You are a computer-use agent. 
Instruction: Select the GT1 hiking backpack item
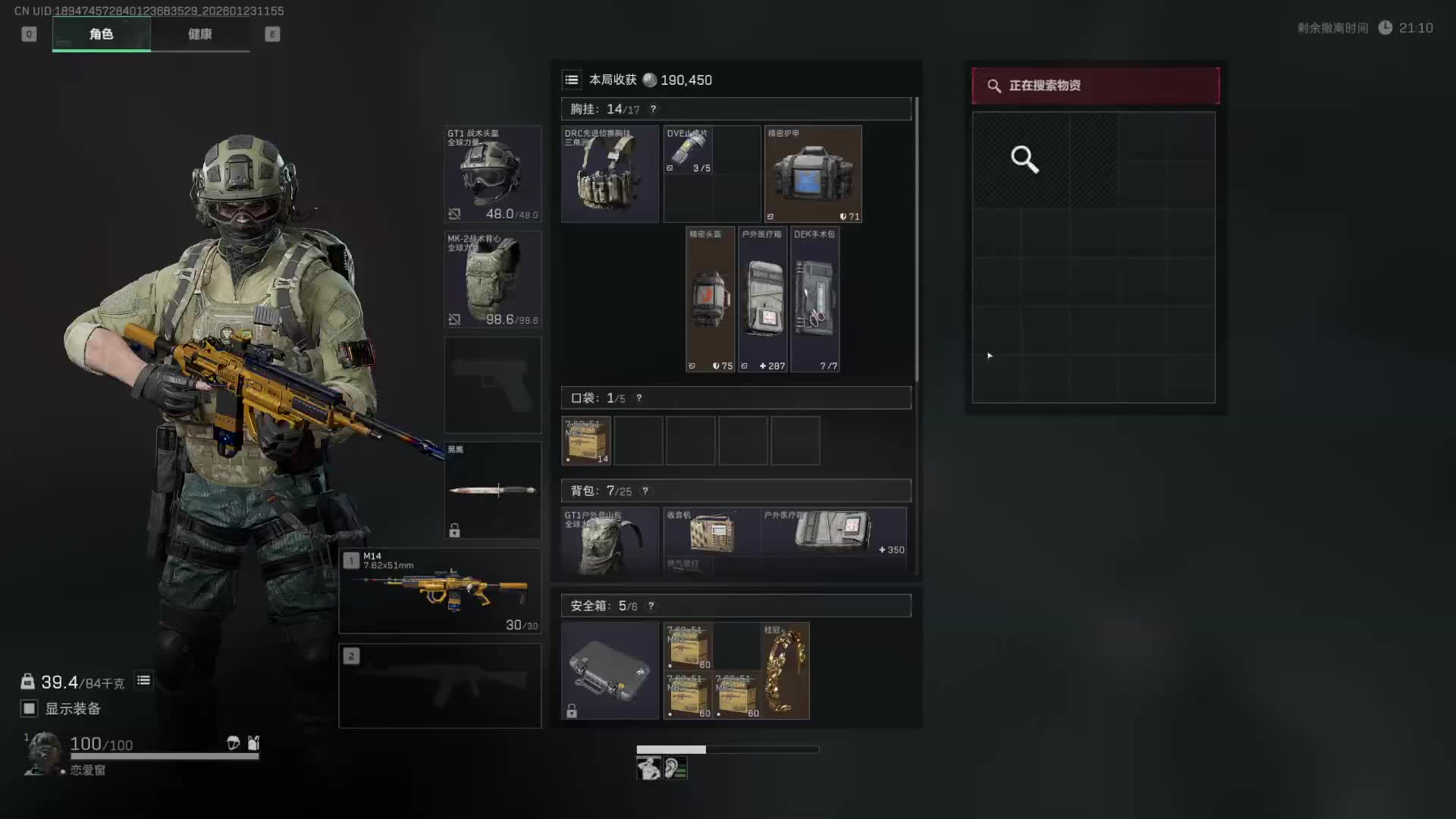610,541
